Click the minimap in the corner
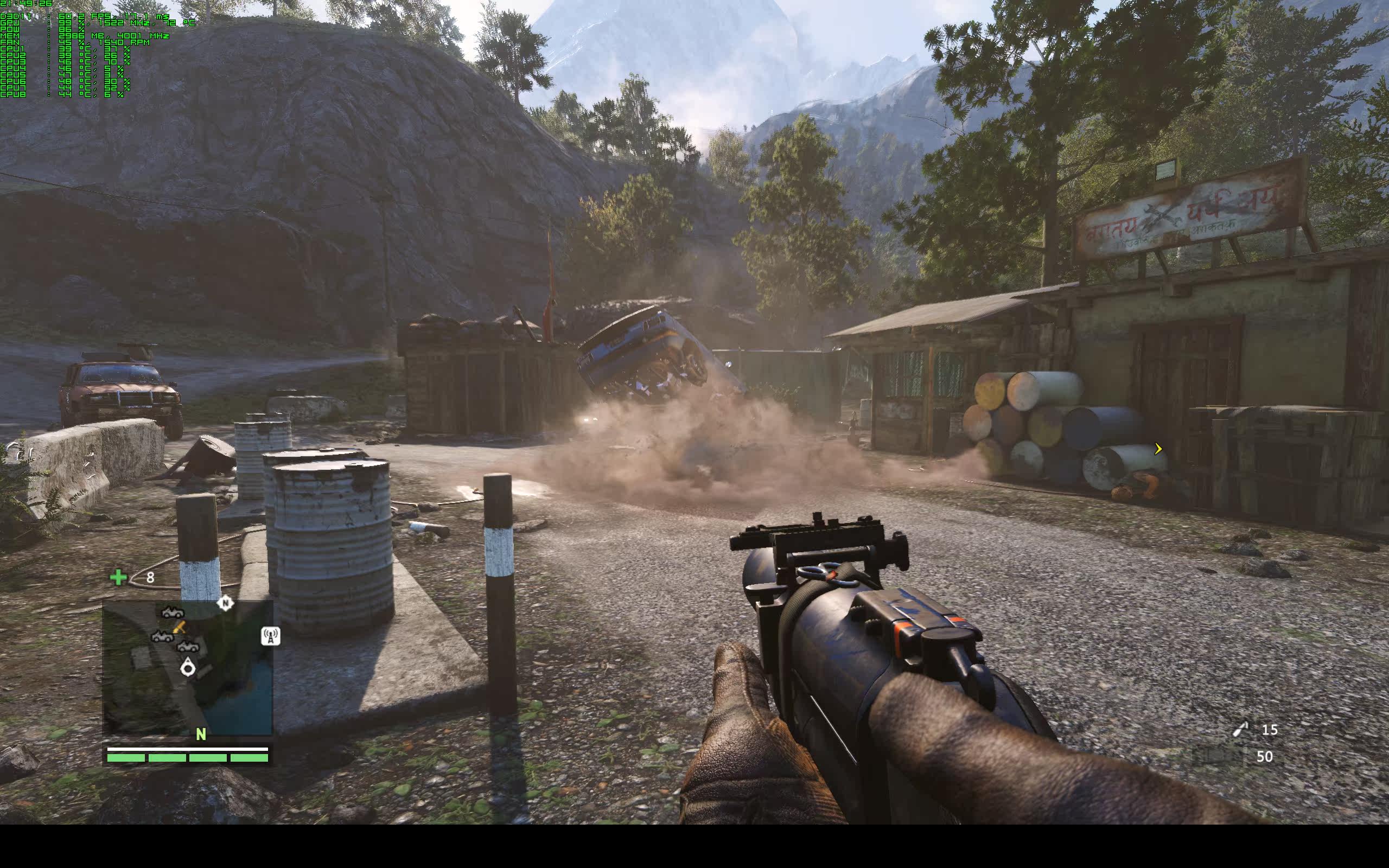Image resolution: width=1389 pixels, height=868 pixels. coord(187,668)
